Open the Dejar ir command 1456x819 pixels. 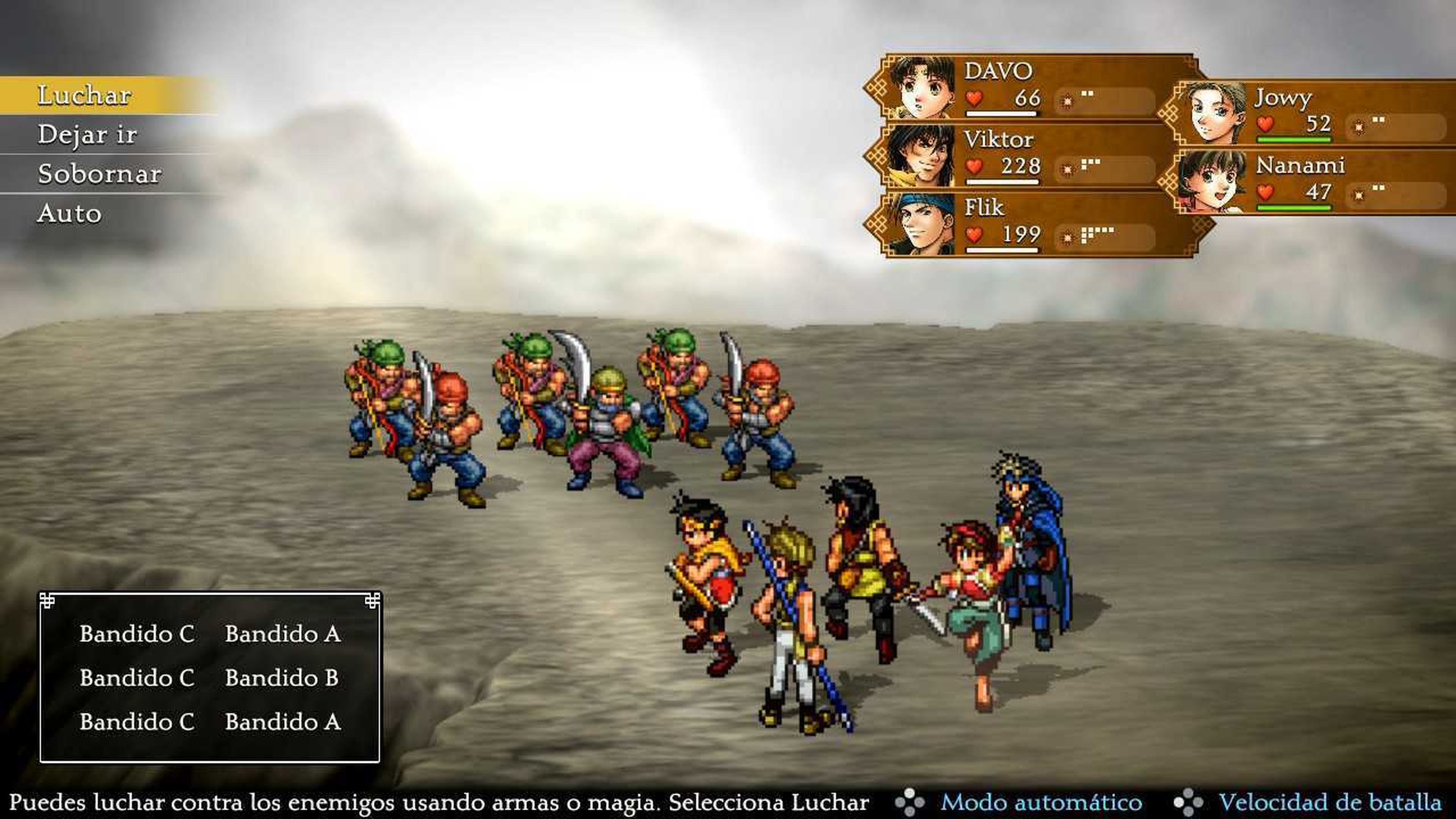[x=88, y=135]
